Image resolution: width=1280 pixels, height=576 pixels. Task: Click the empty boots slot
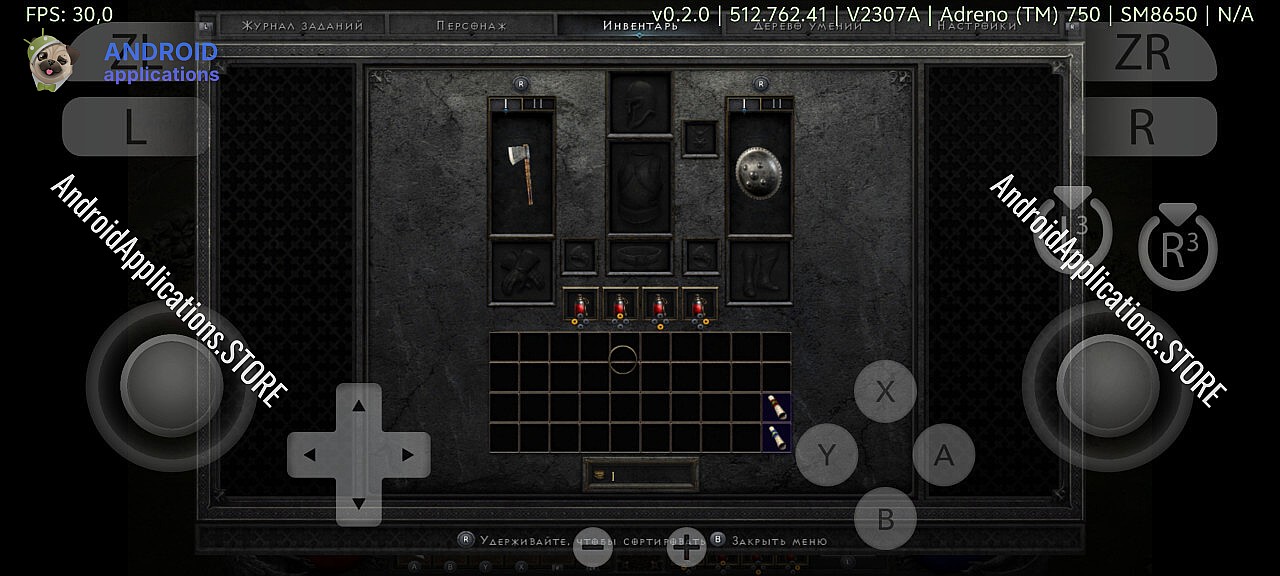(759, 271)
